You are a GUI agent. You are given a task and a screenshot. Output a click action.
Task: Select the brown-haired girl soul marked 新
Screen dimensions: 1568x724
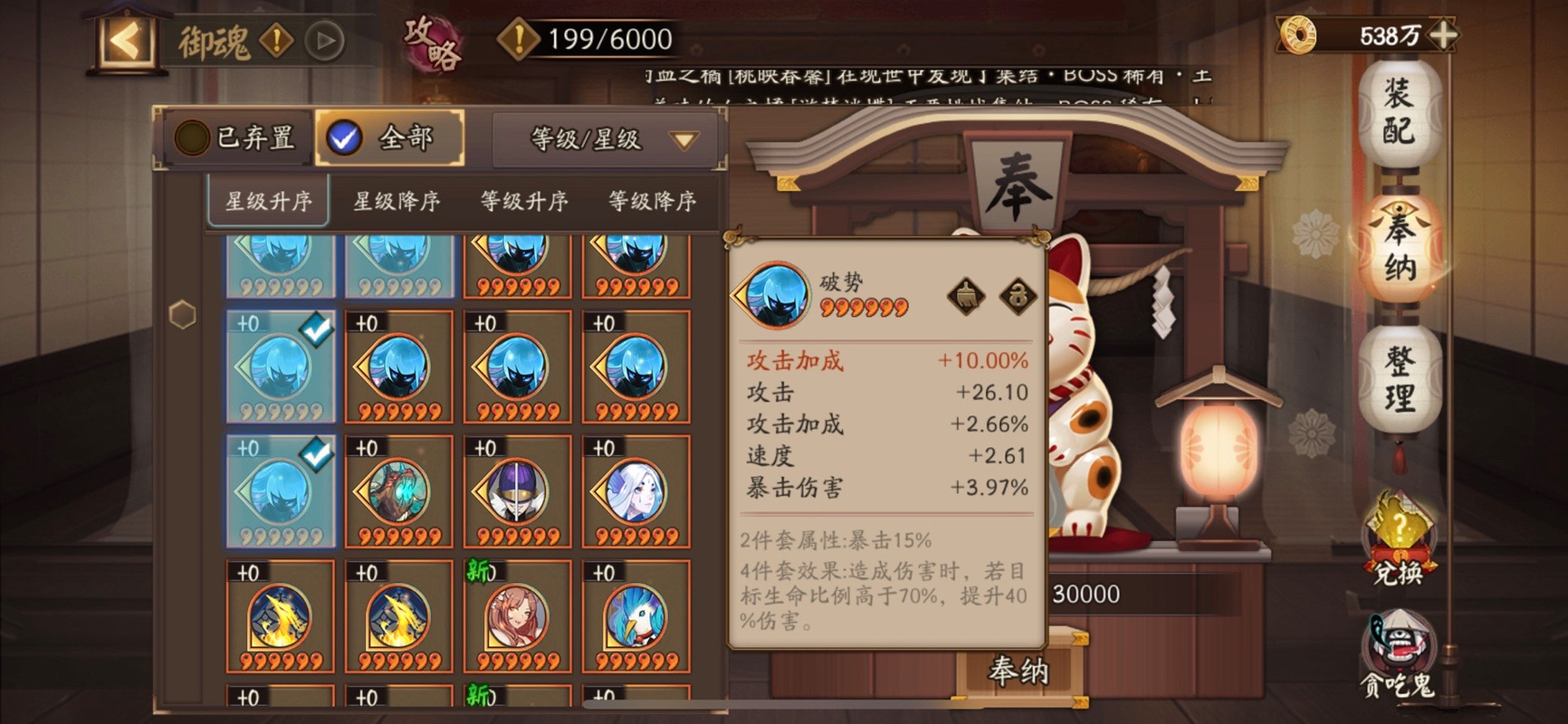(x=517, y=617)
